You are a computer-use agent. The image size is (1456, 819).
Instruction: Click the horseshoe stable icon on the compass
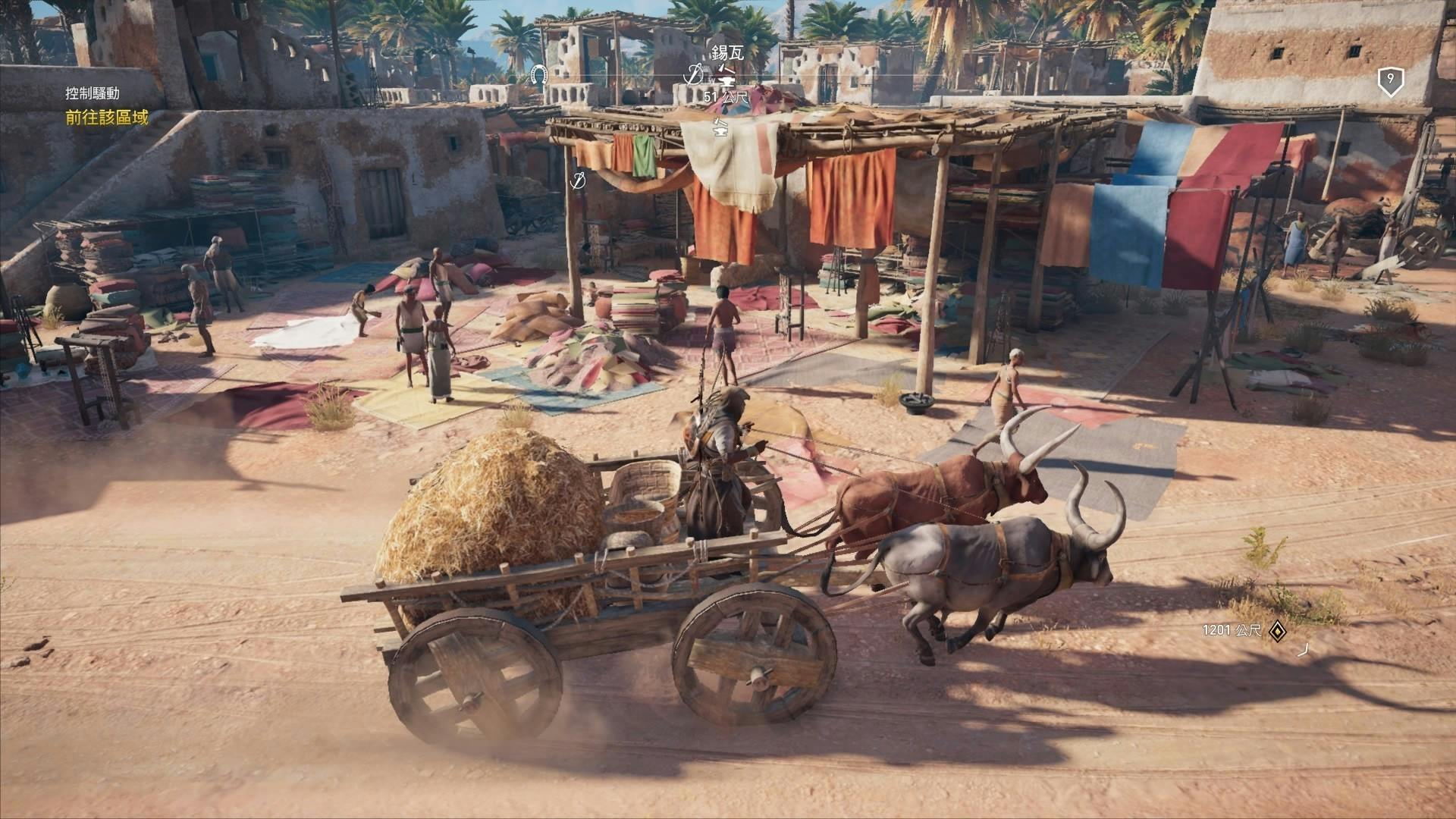[x=539, y=74]
